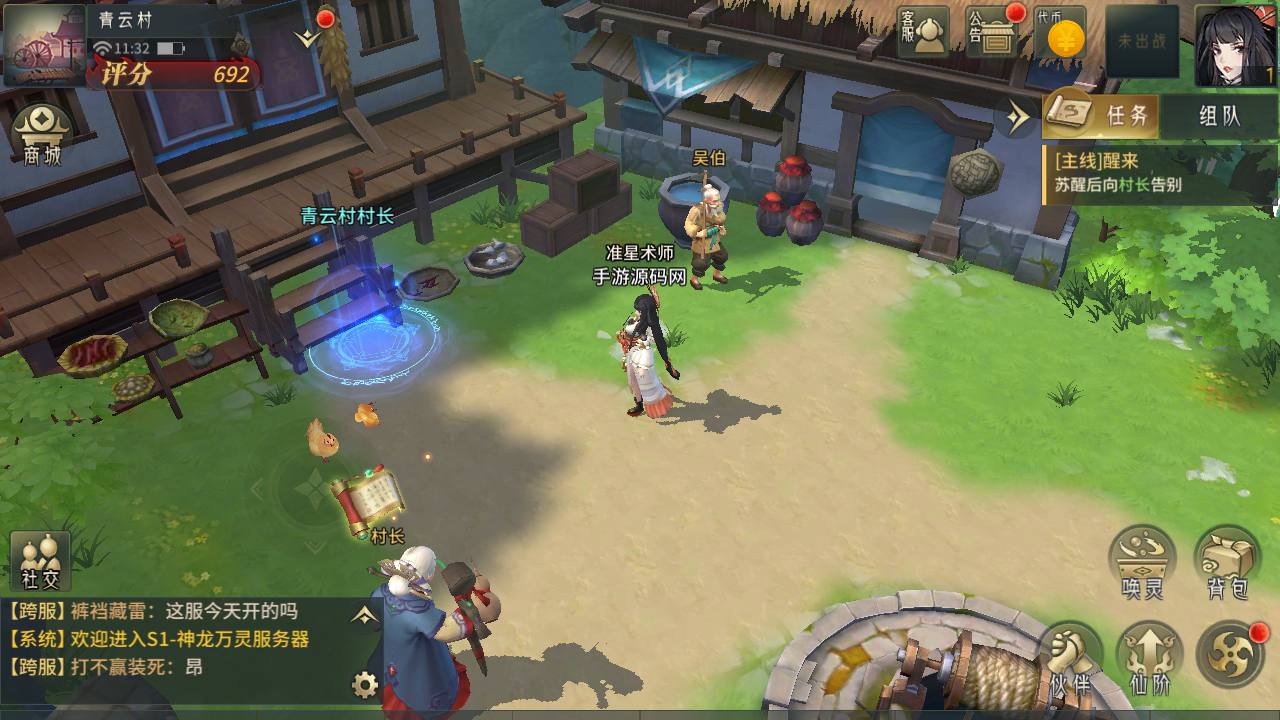This screenshot has width=1280, height=720.
Task: Open the 背包 backpack
Action: click(1227, 562)
